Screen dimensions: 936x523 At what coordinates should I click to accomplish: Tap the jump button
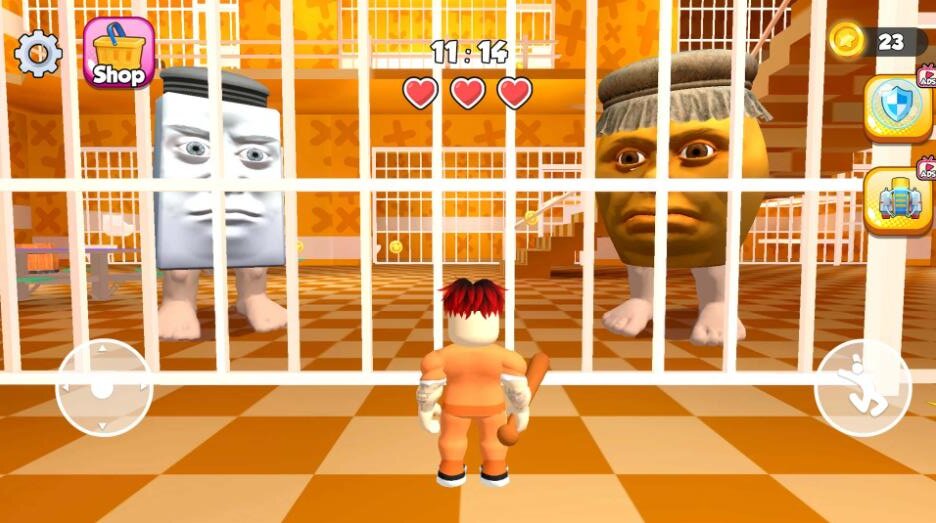pyautogui.click(x=862, y=387)
